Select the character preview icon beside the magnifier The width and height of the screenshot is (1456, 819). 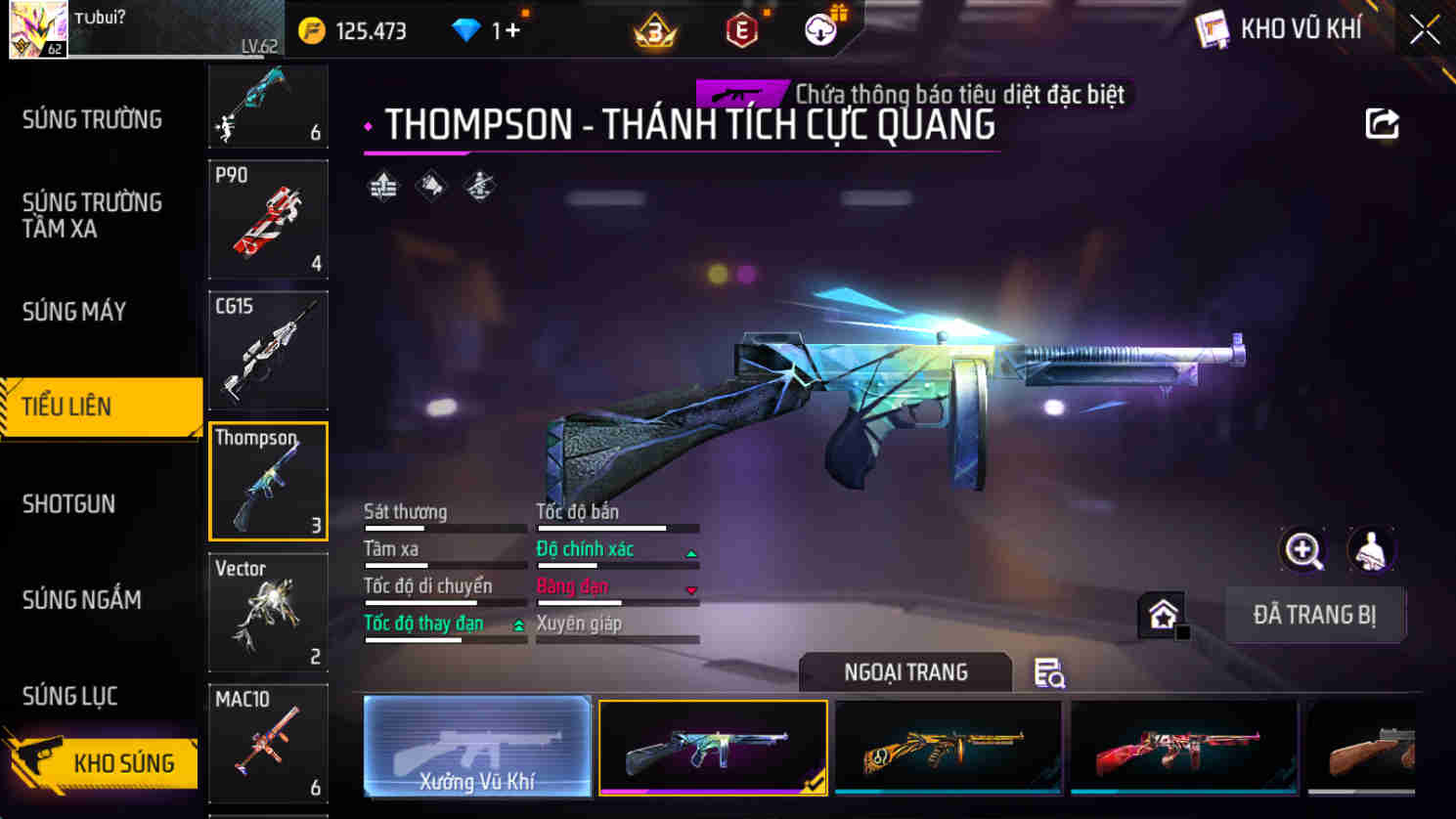pos(1370,549)
